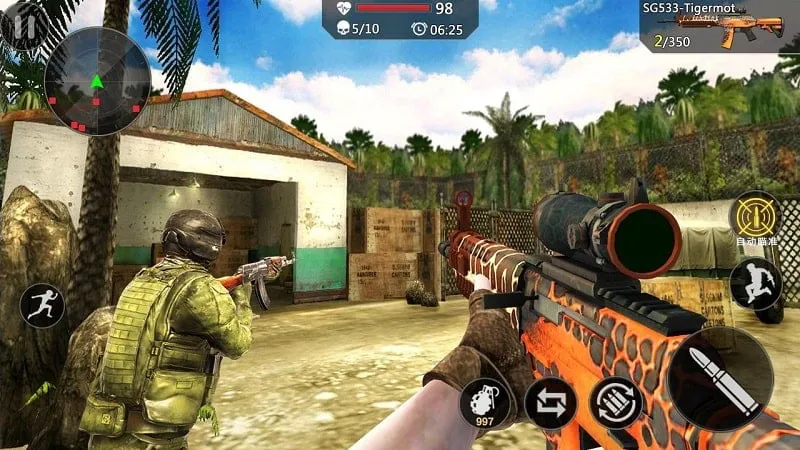Screen dimensions: 800x450
Task: Pause the game with the top-left button
Action: [x=22, y=22]
